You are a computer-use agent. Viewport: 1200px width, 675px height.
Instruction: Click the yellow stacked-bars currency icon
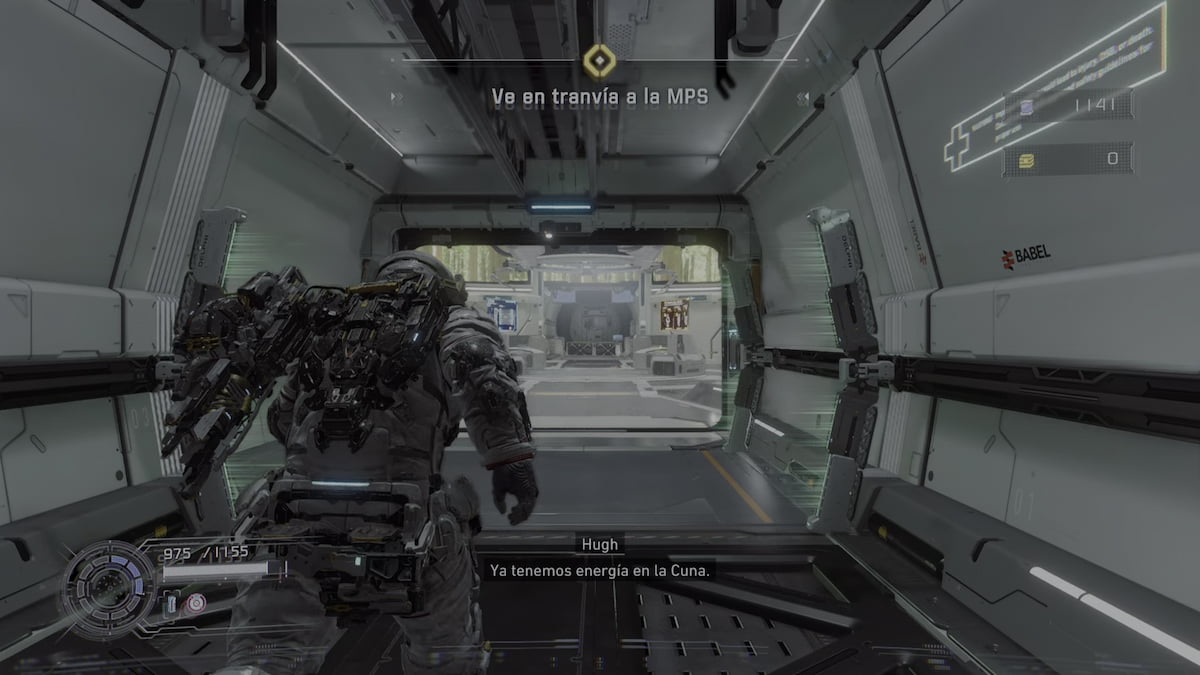tap(1027, 160)
